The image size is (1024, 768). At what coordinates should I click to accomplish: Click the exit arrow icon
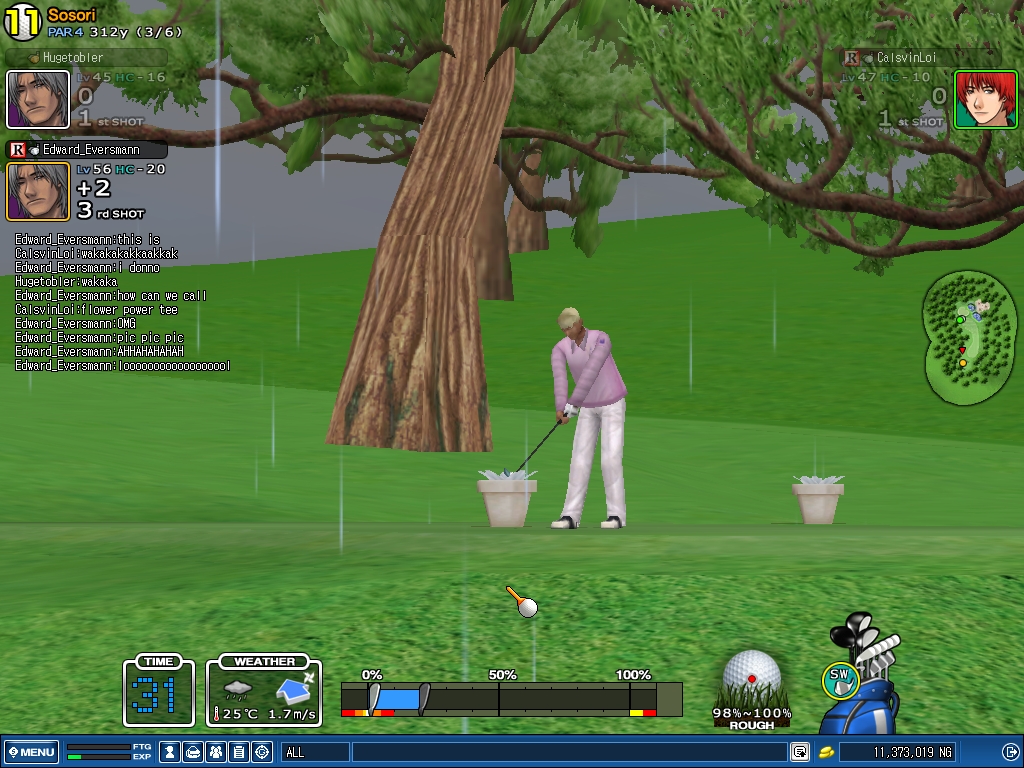[1010, 752]
